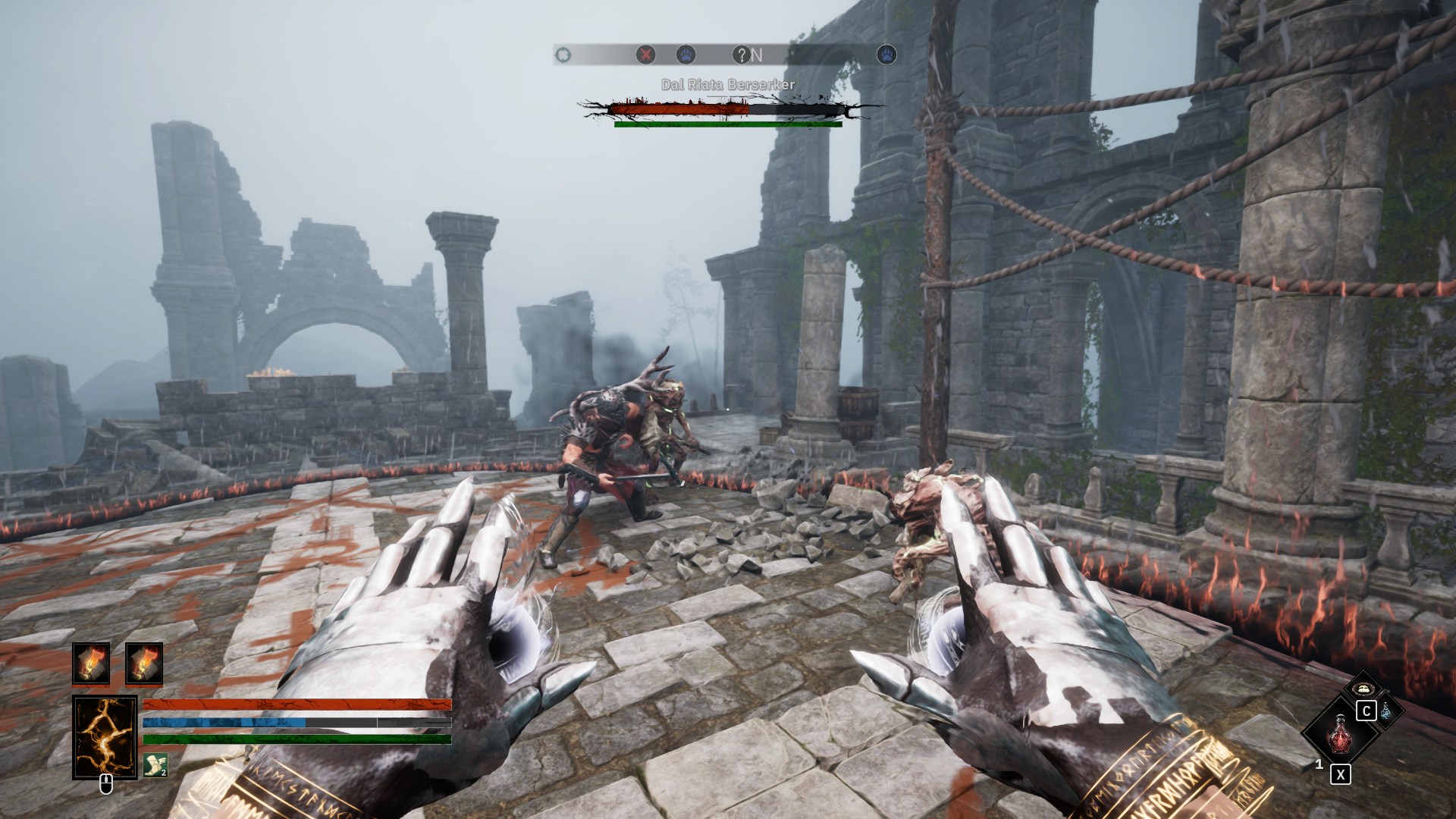Click the winged boot buff icon
The image size is (1456, 819).
coord(155,765)
